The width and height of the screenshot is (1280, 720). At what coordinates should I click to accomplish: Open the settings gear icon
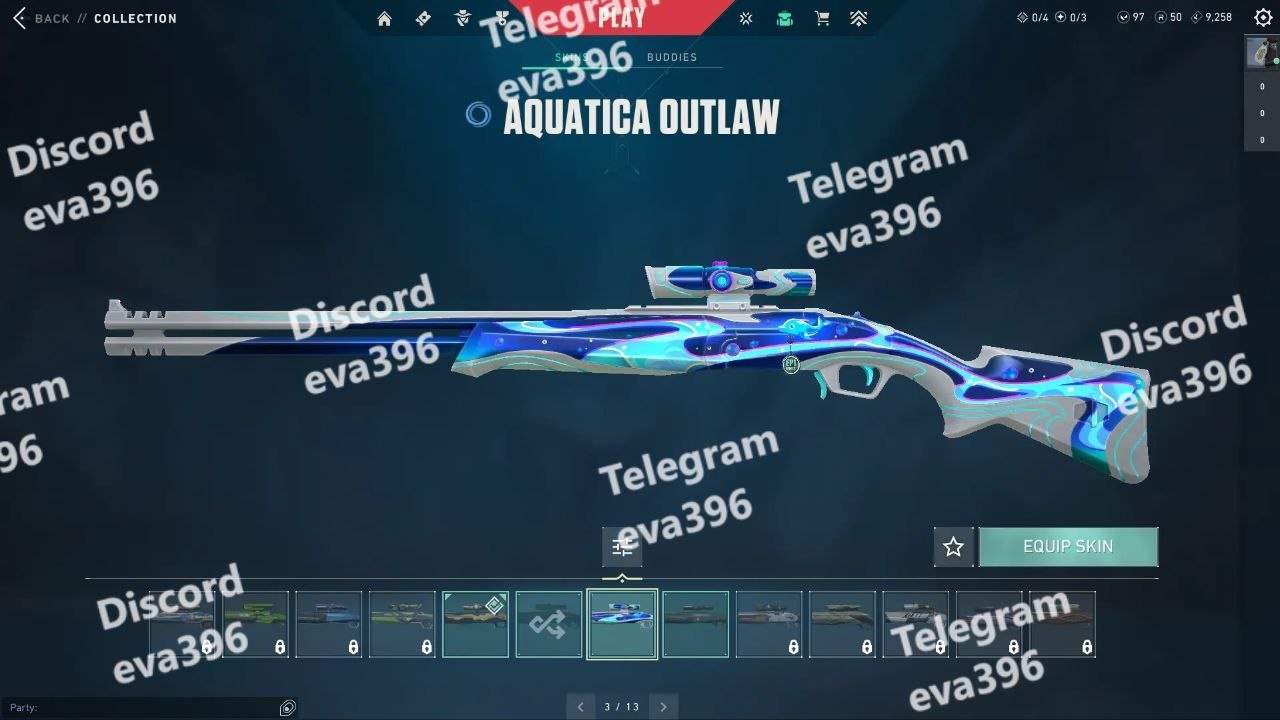[x=1263, y=18]
